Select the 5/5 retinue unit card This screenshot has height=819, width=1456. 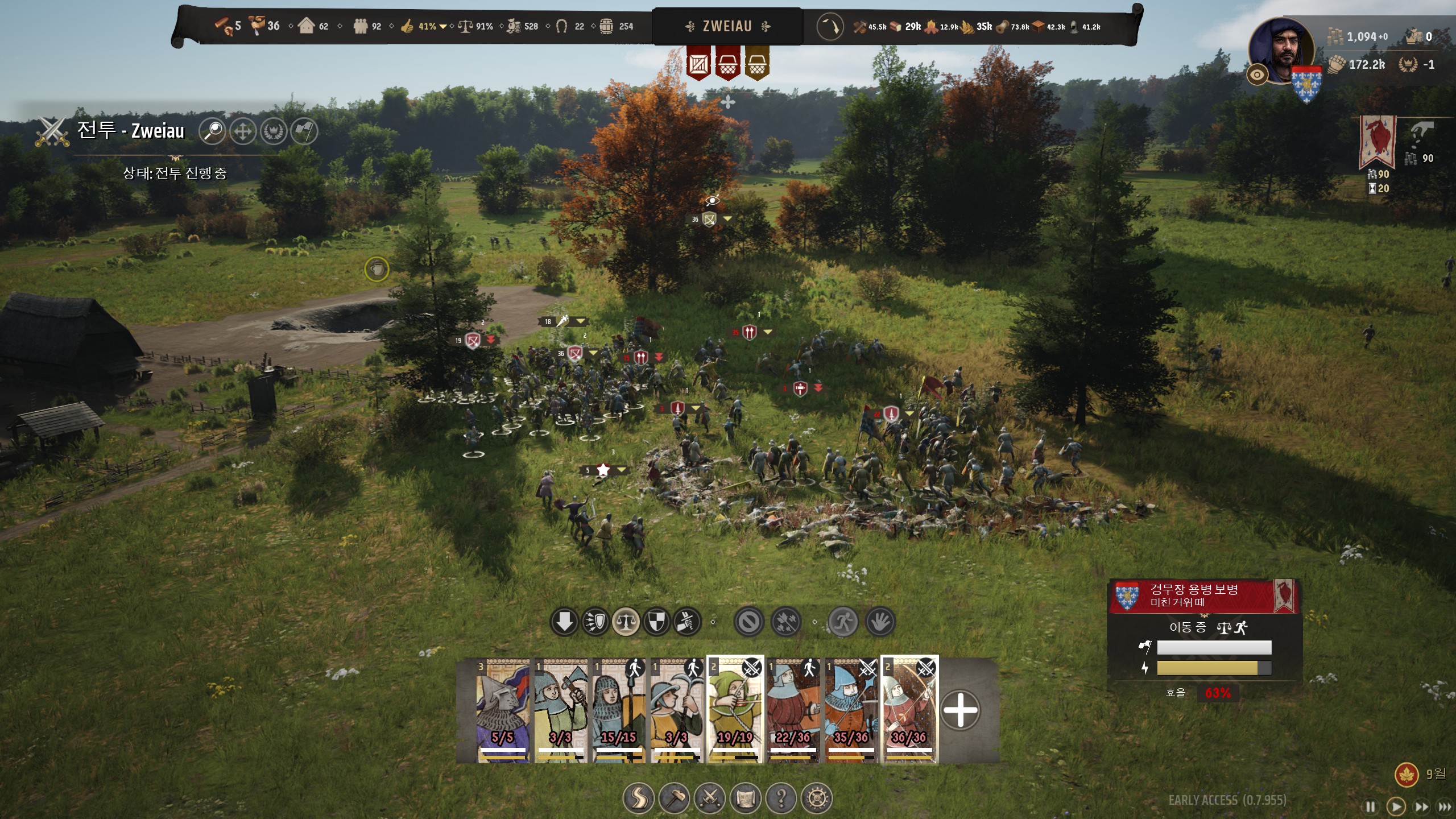pos(503,710)
